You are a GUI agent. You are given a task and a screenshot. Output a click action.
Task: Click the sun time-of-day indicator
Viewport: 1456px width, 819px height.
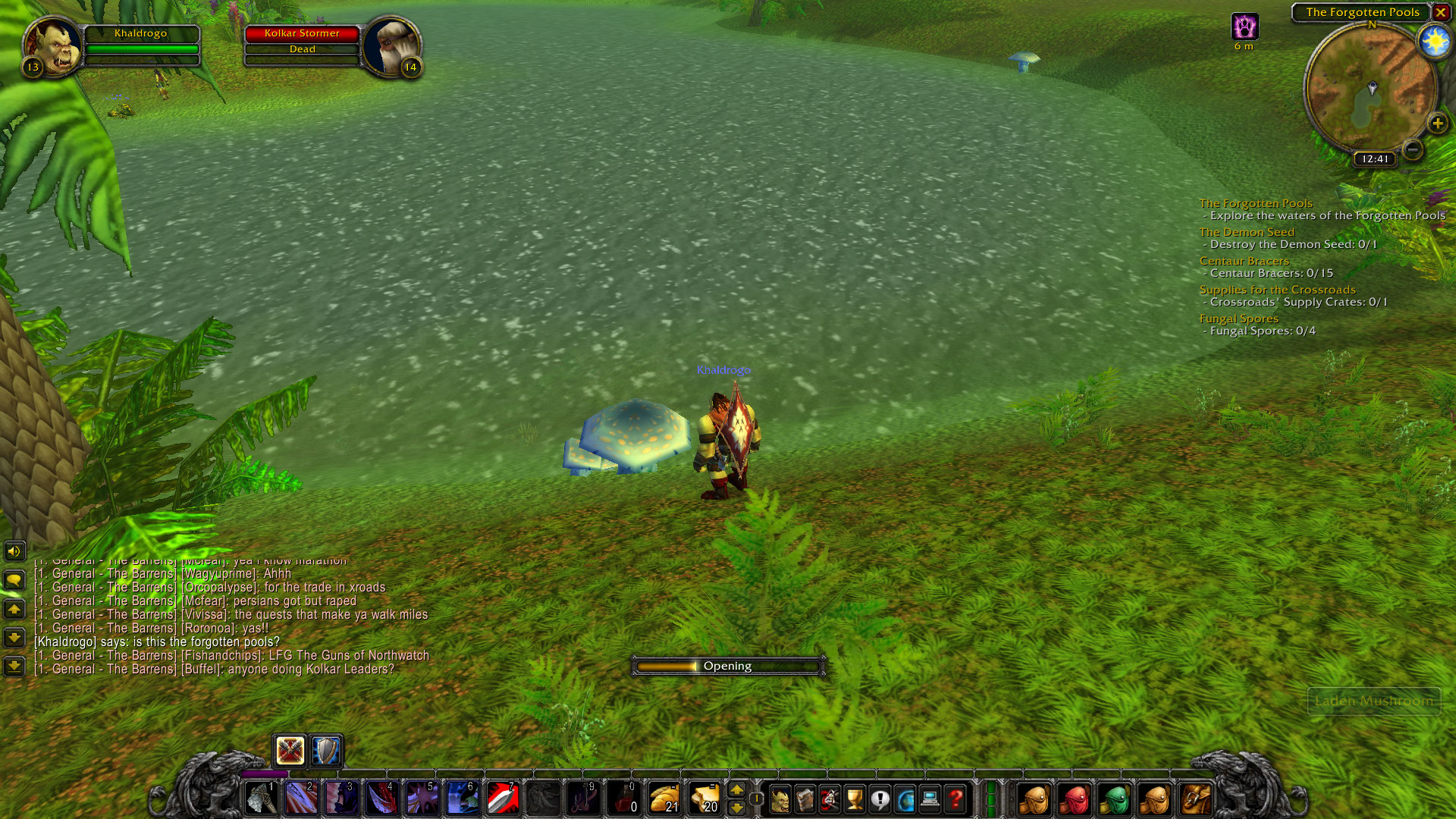coord(1434,41)
